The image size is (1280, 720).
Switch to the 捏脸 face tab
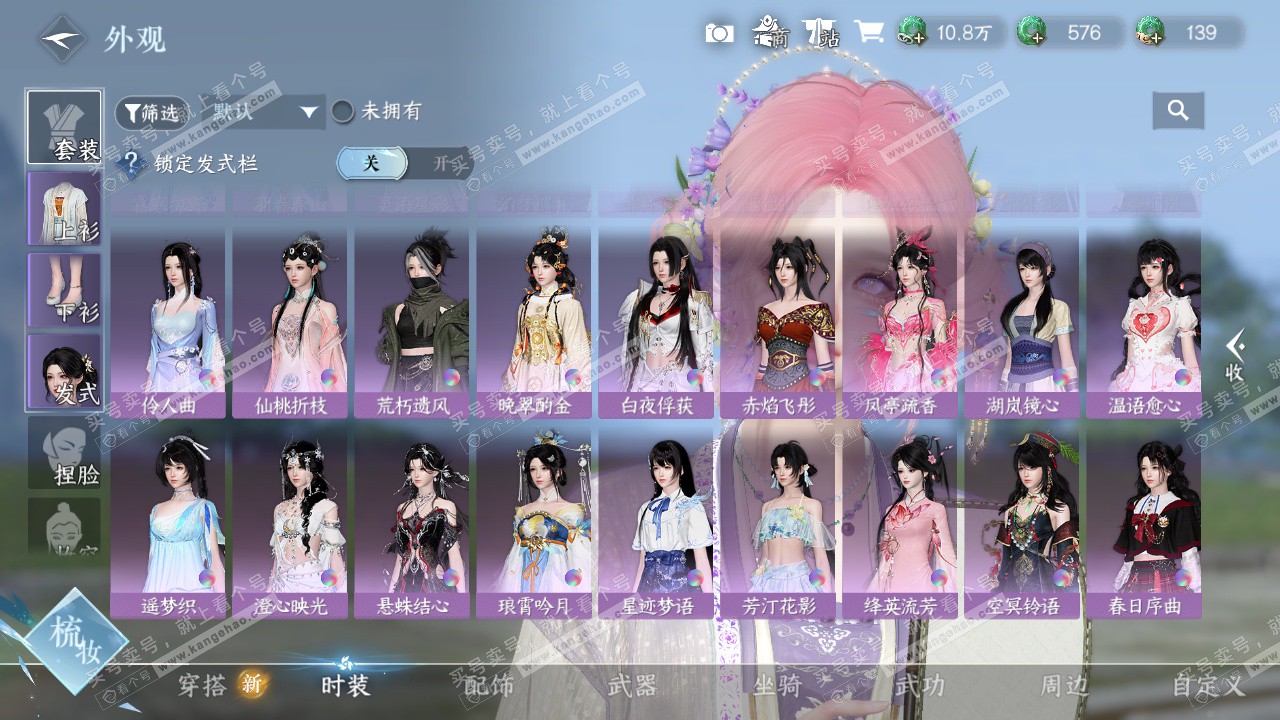click(x=64, y=453)
